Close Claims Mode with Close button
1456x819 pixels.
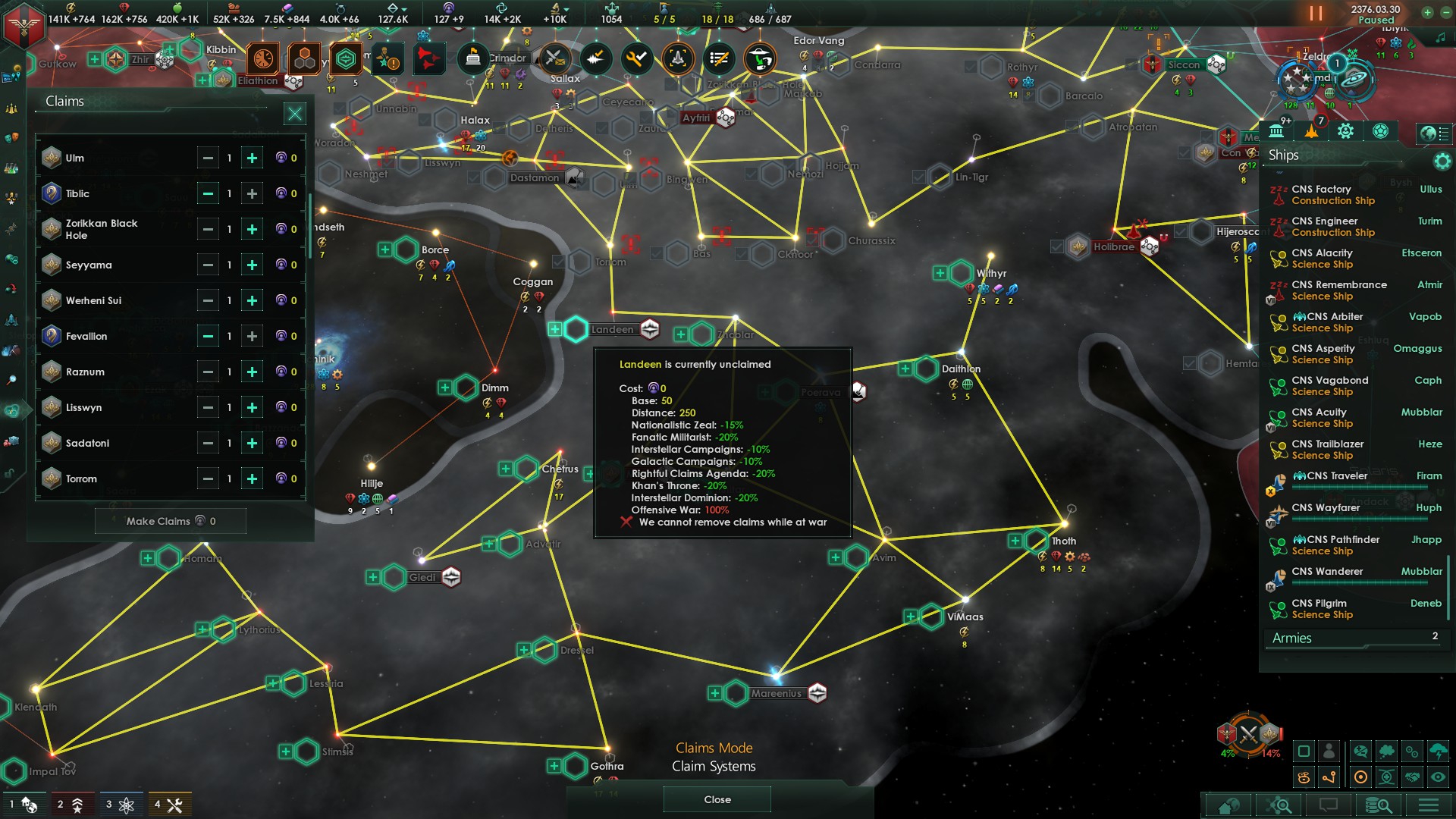(717, 799)
